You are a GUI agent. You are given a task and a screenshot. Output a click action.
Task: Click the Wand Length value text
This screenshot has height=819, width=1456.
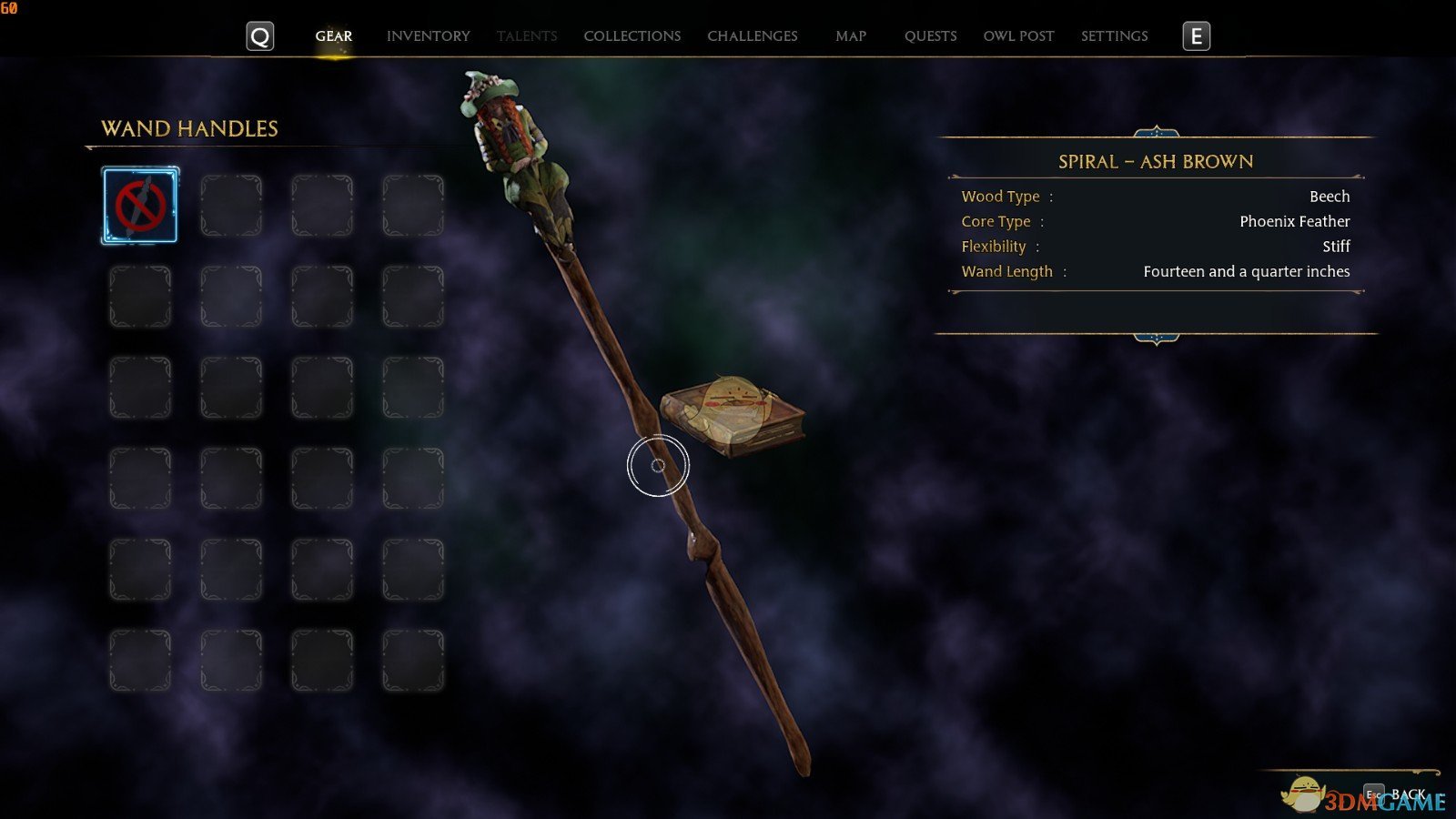[1247, 271]
